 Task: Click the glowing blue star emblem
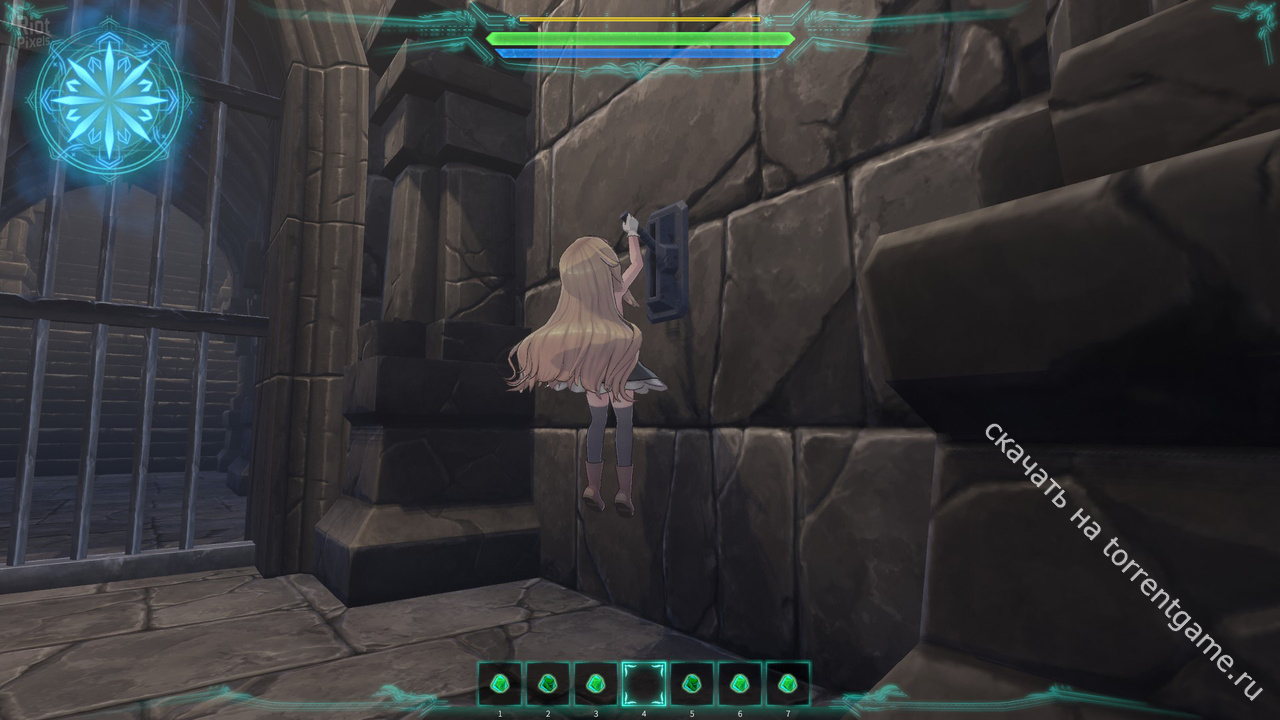109,100
